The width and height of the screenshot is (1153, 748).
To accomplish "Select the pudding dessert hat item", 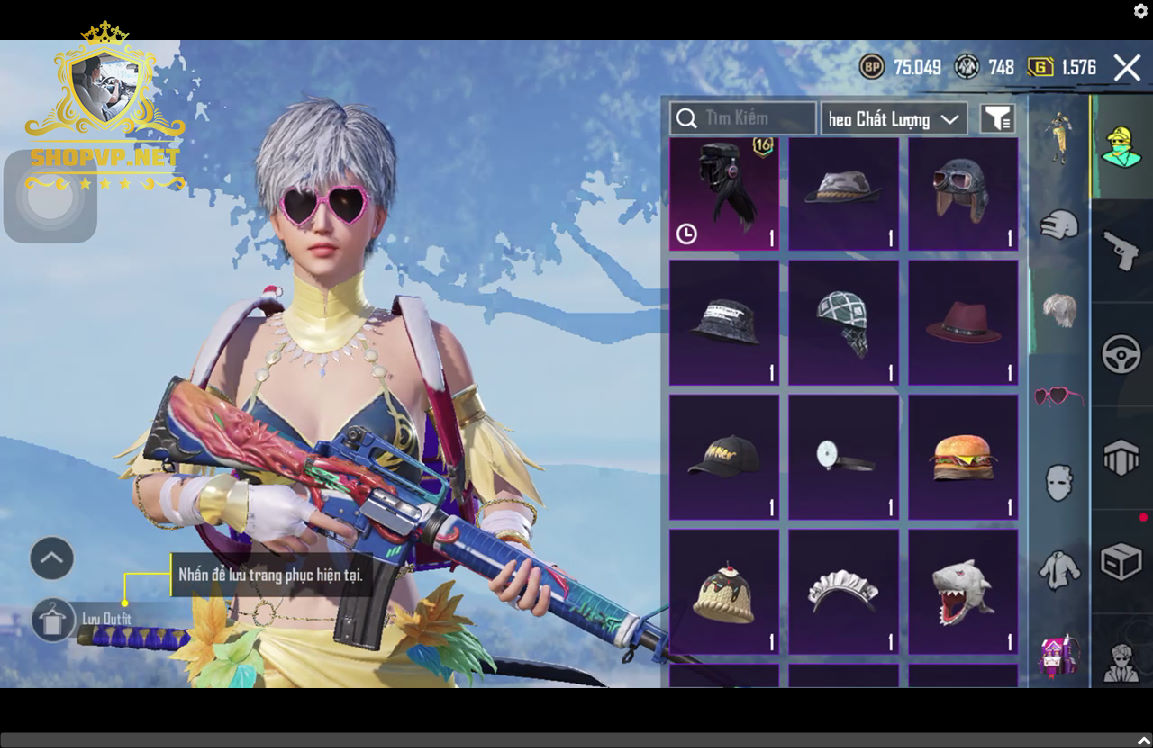I will pos(723,591).
